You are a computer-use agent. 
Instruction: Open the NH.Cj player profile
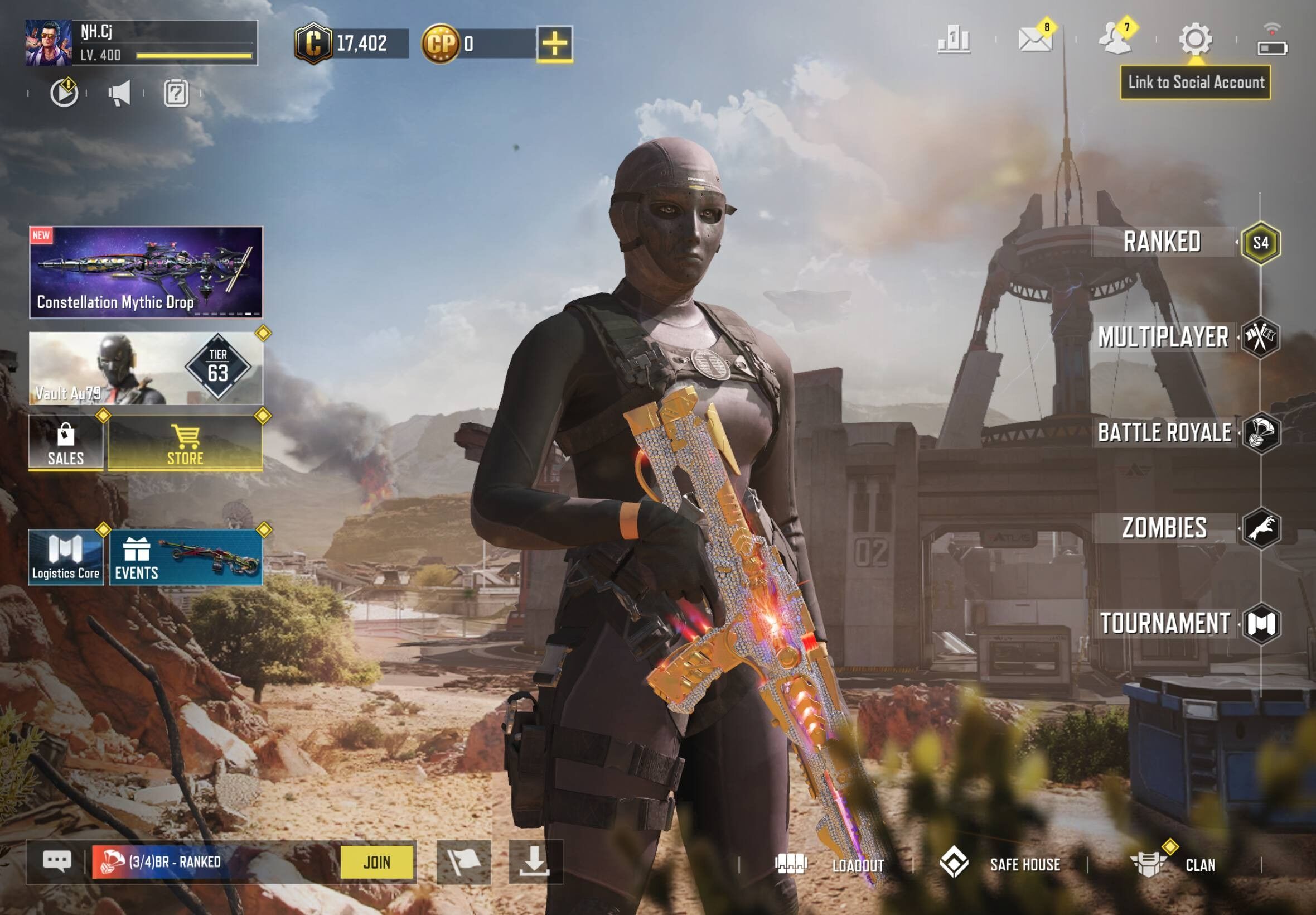(x=49, y=43)
